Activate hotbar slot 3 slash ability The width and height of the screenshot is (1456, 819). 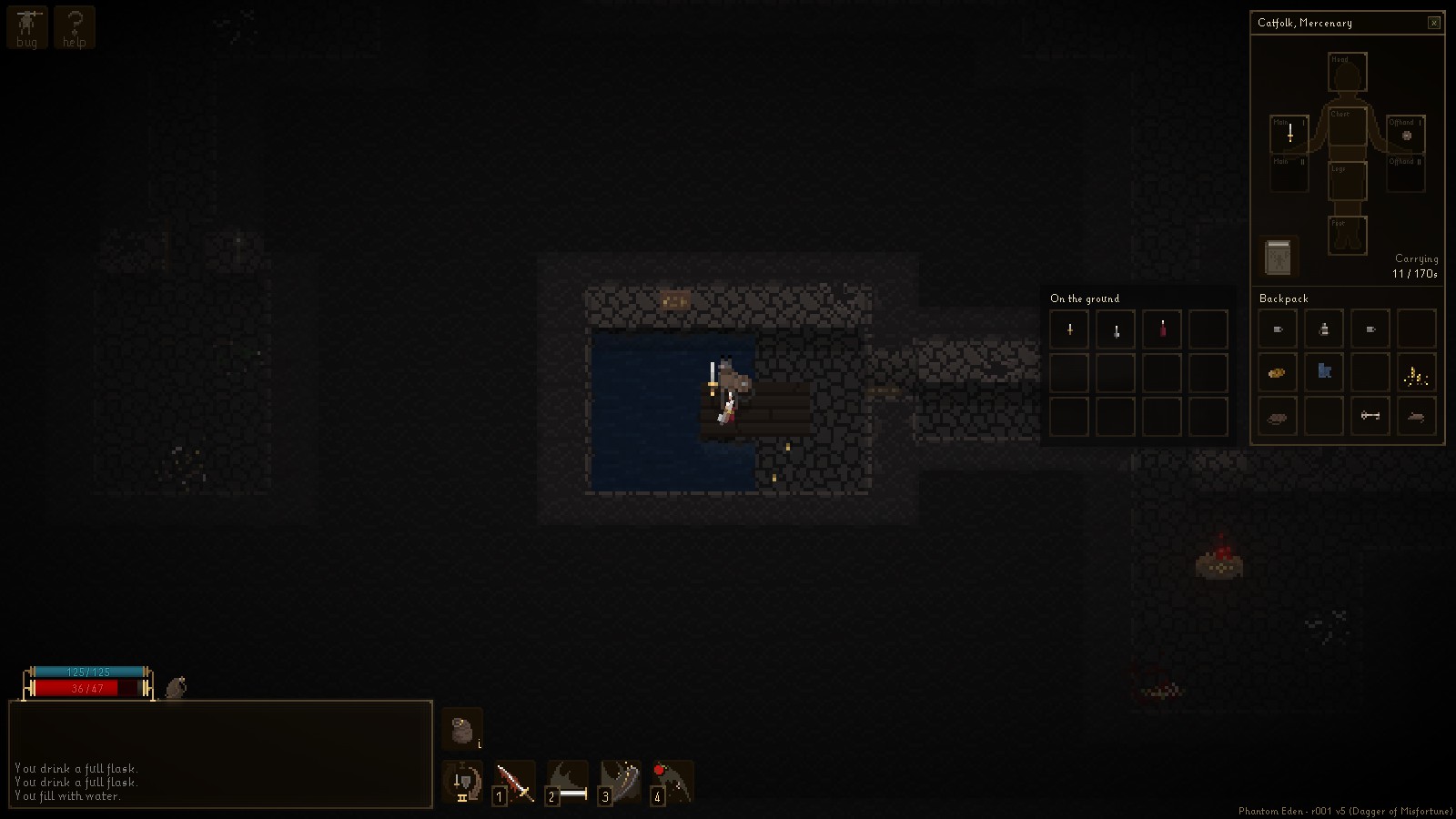pos(621,783)
